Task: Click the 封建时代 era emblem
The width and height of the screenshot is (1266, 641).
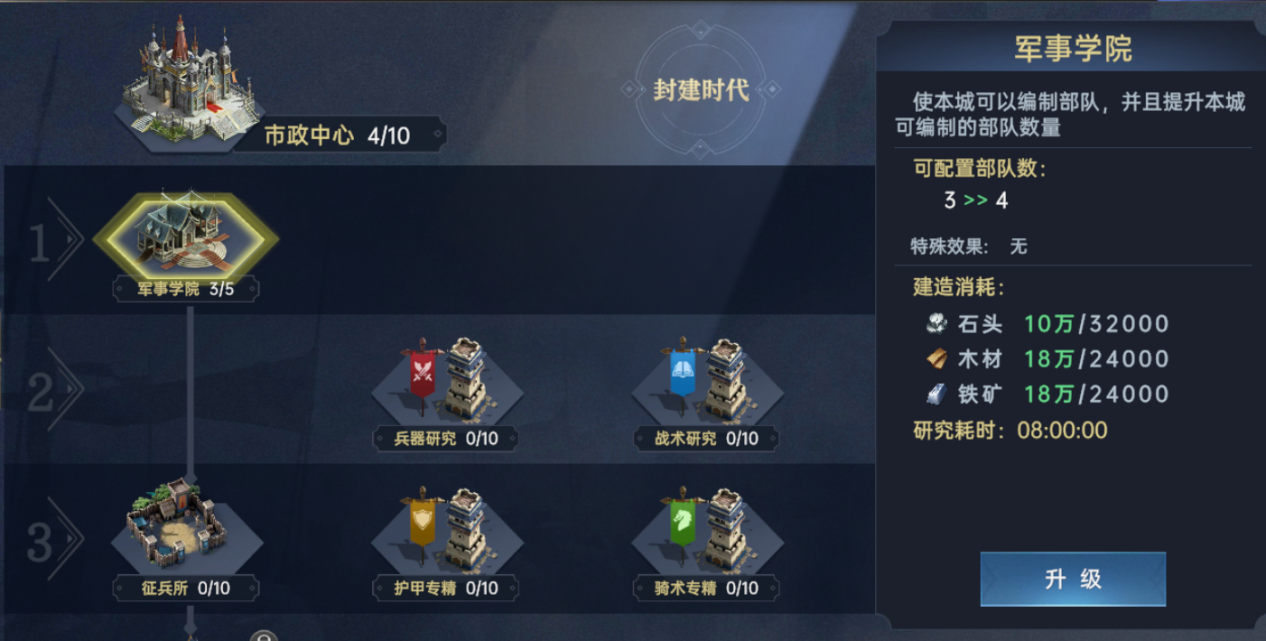Action: [700, 90]
